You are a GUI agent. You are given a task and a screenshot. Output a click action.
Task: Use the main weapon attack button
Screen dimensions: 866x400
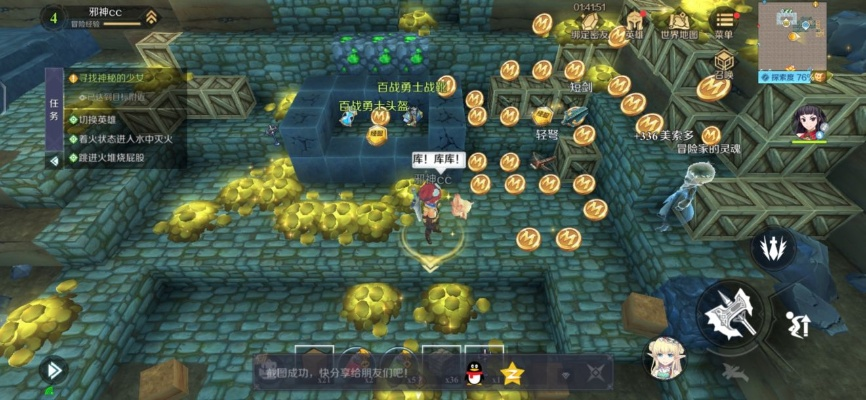tap(730, 316)
